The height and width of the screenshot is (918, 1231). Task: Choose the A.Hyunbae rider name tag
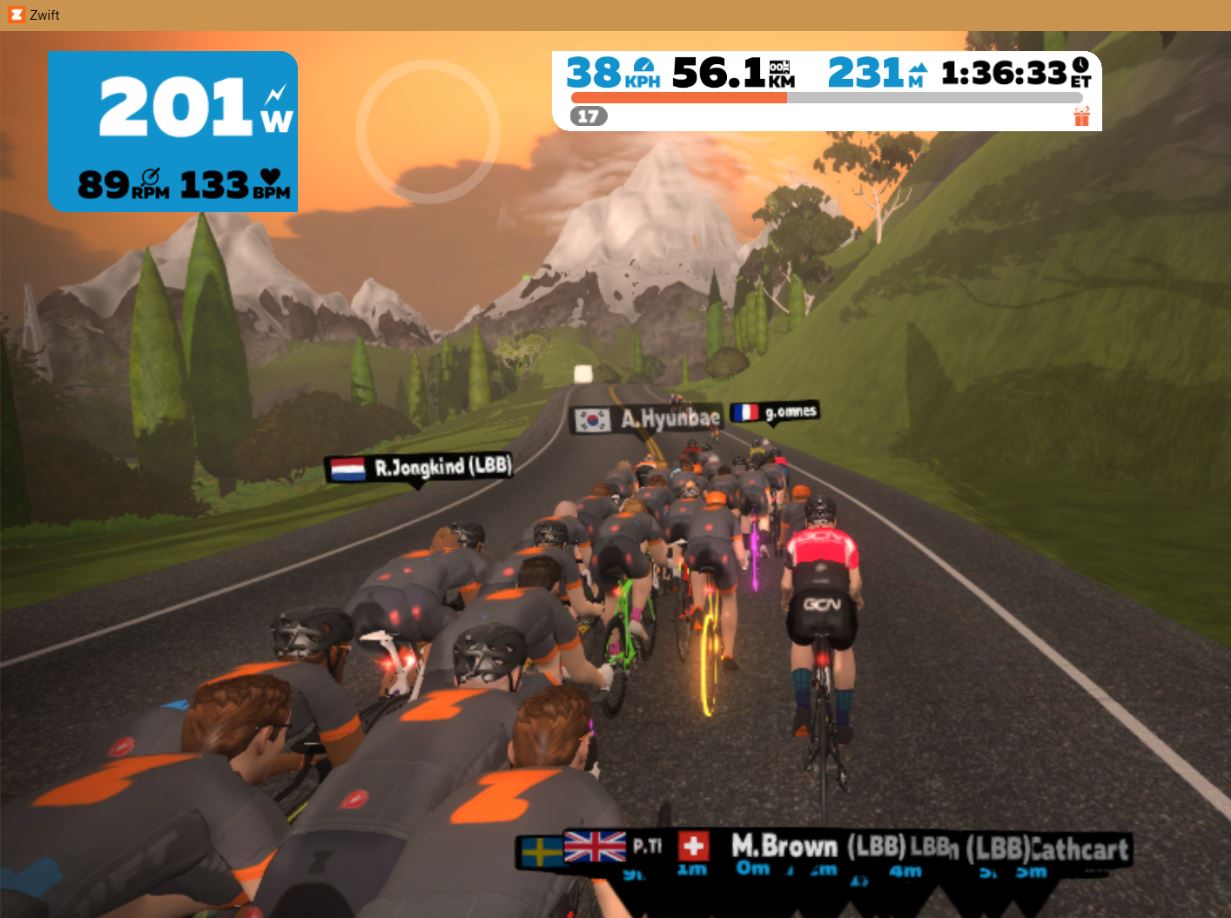[x=645, y=419]
